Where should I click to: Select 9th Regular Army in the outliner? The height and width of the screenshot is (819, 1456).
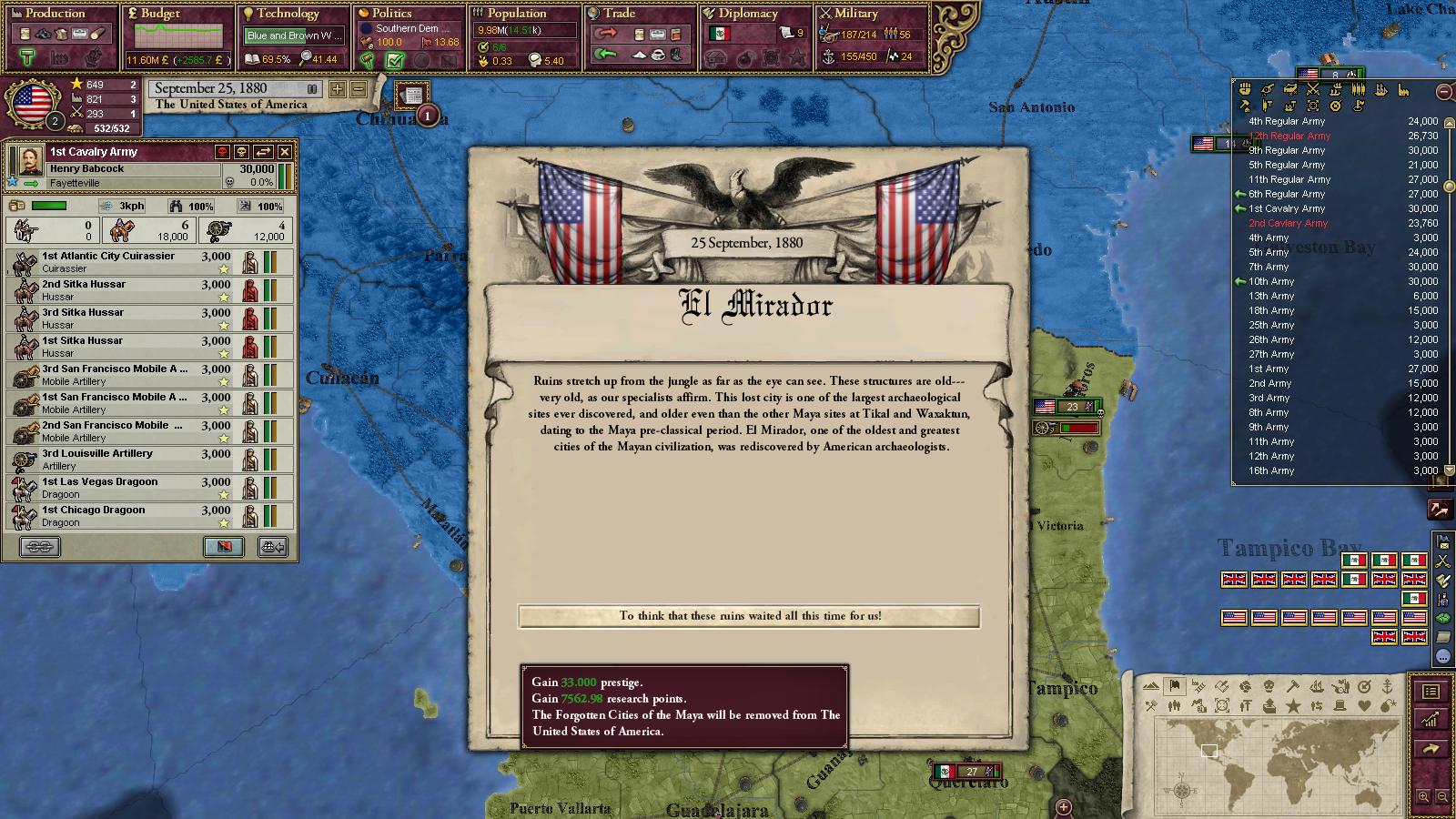1287,150
